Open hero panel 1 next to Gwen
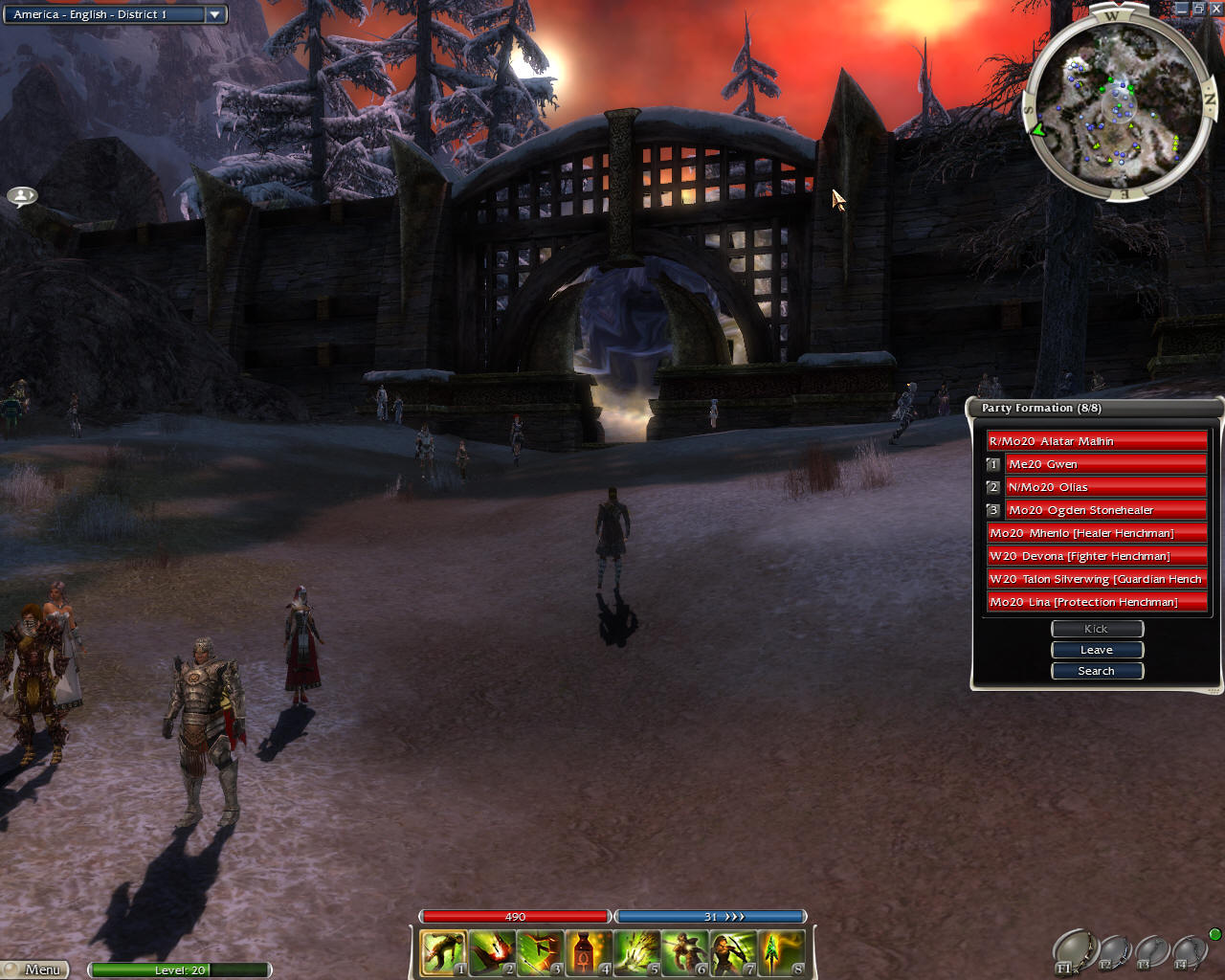 click(993, 464)
